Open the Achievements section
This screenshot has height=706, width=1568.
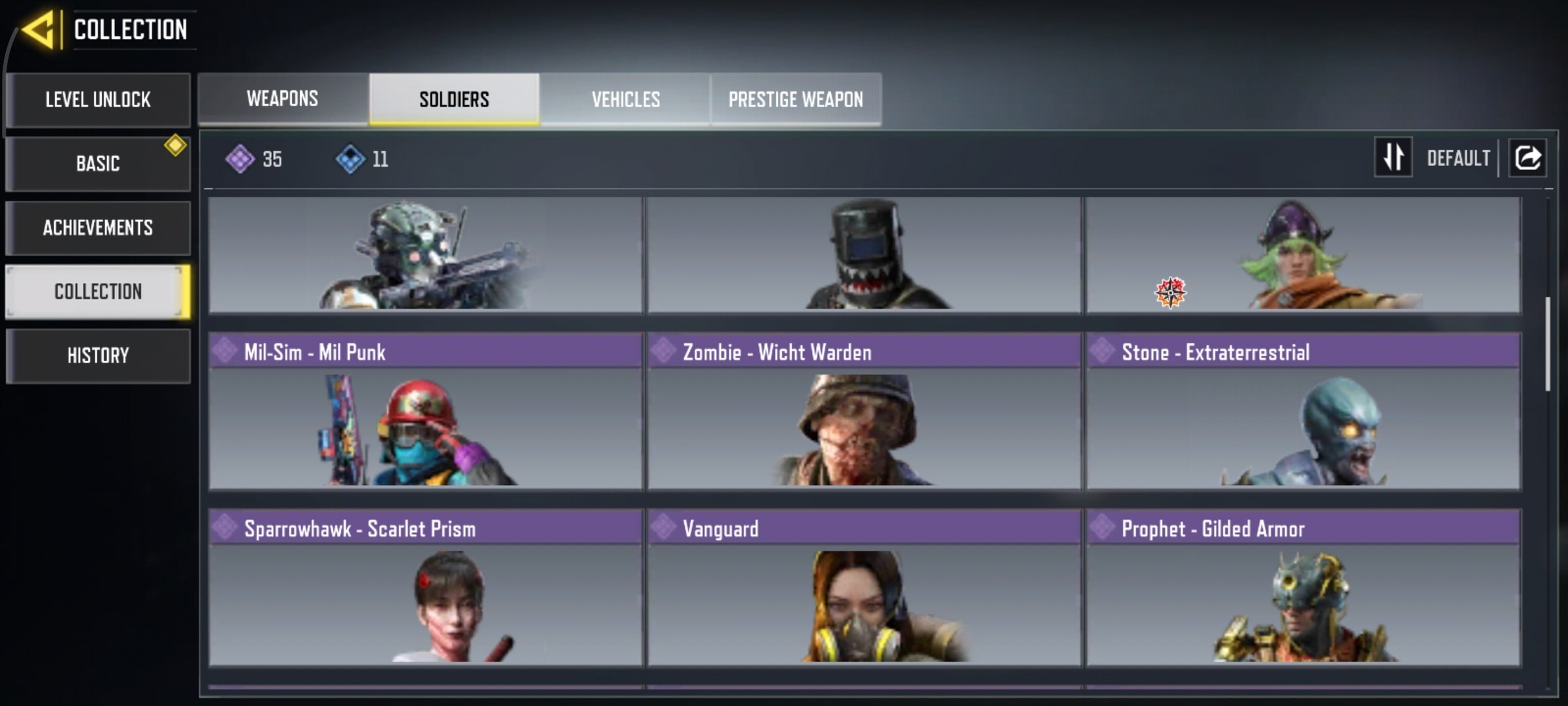[98, 227]
